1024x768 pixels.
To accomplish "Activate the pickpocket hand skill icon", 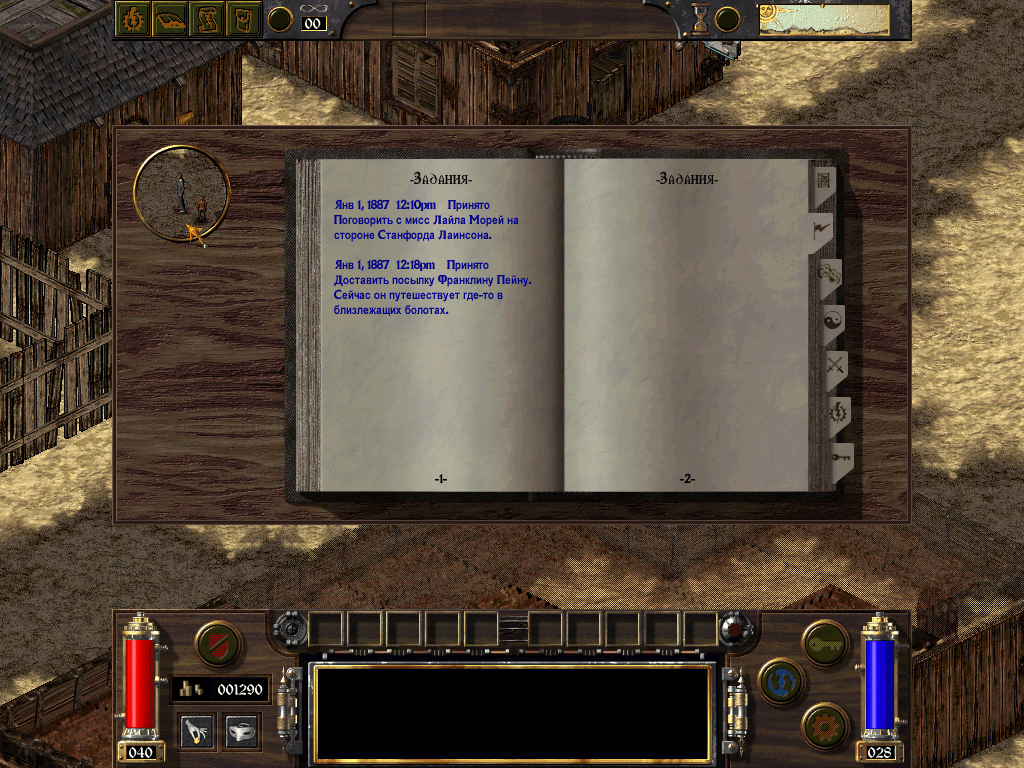I will coord(196,730).
